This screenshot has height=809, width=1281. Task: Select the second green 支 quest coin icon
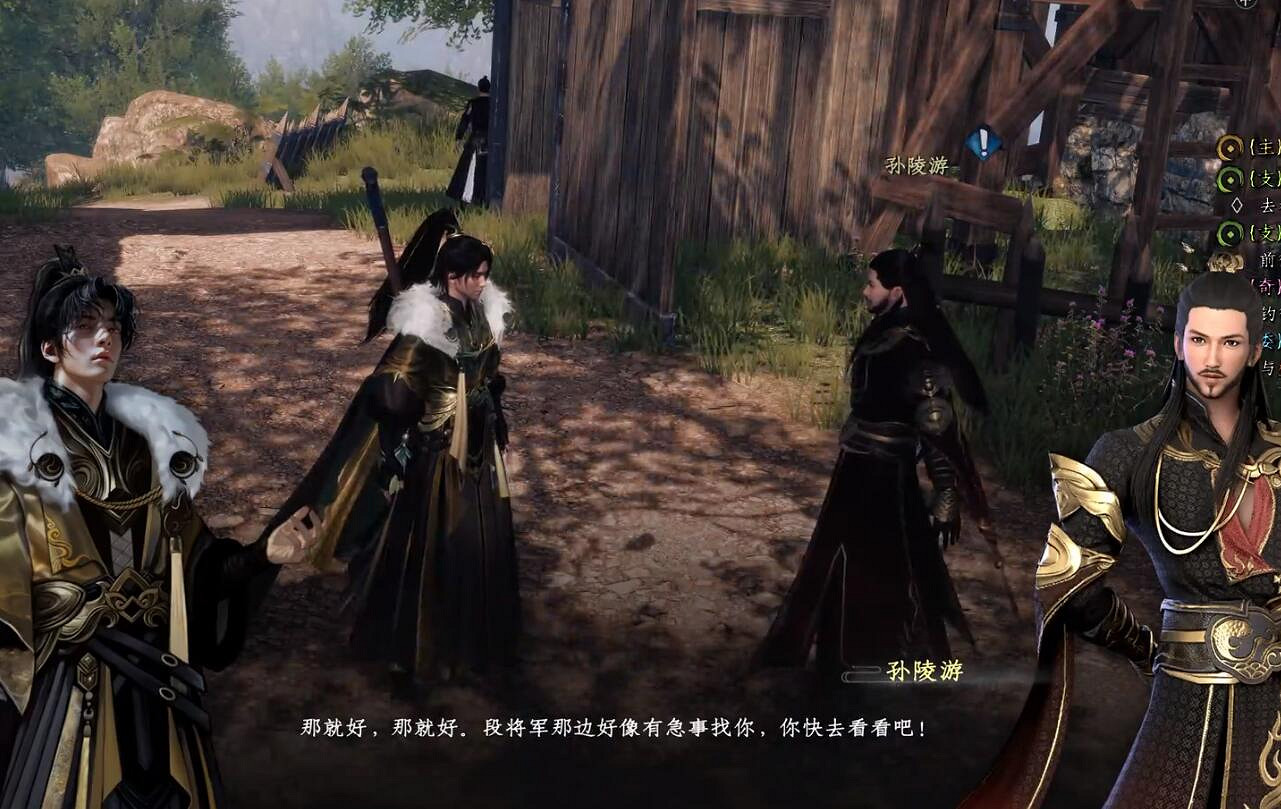click(x=1231, y=233)
